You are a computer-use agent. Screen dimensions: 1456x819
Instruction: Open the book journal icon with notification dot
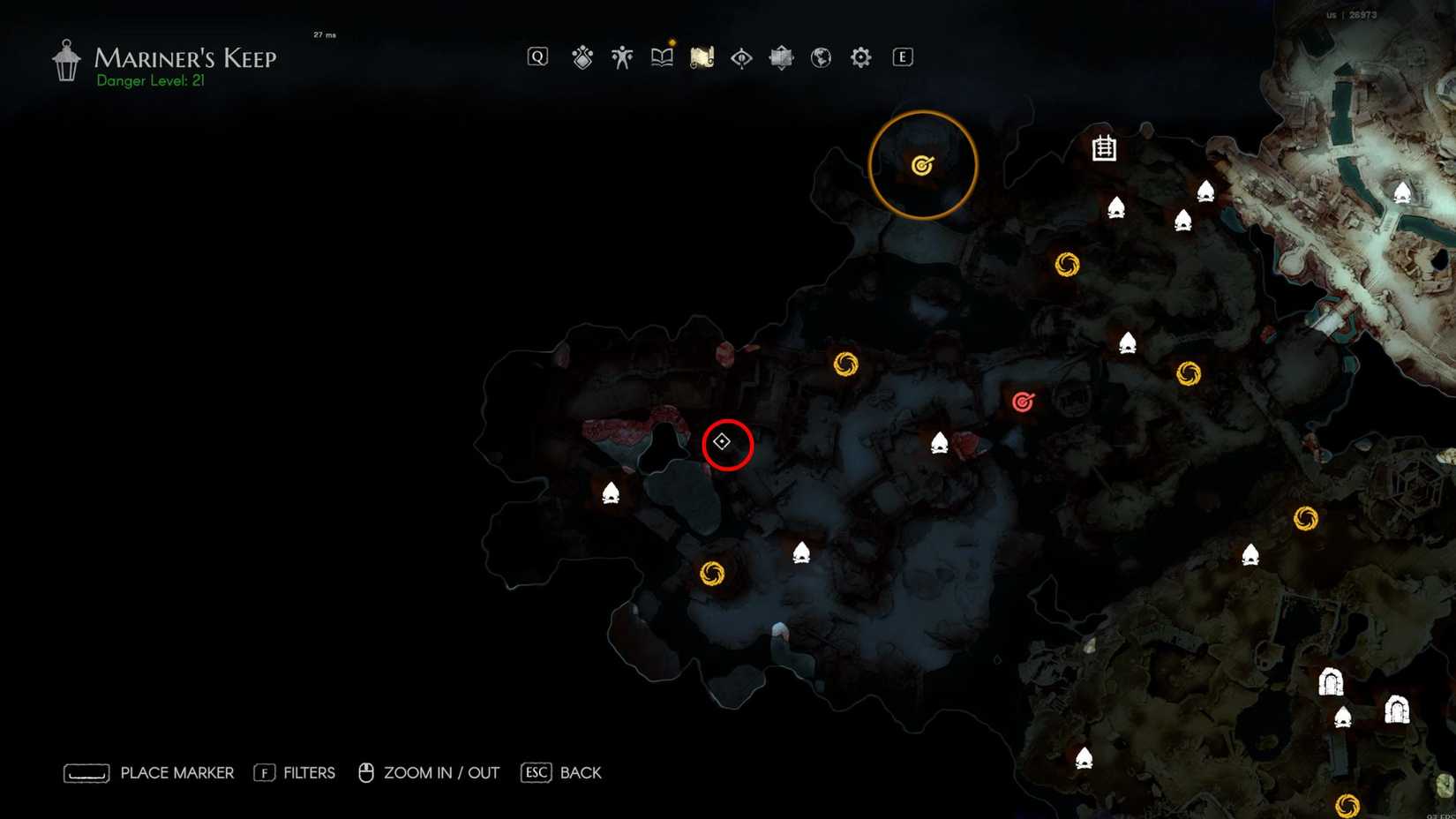[x=661, y=56]
